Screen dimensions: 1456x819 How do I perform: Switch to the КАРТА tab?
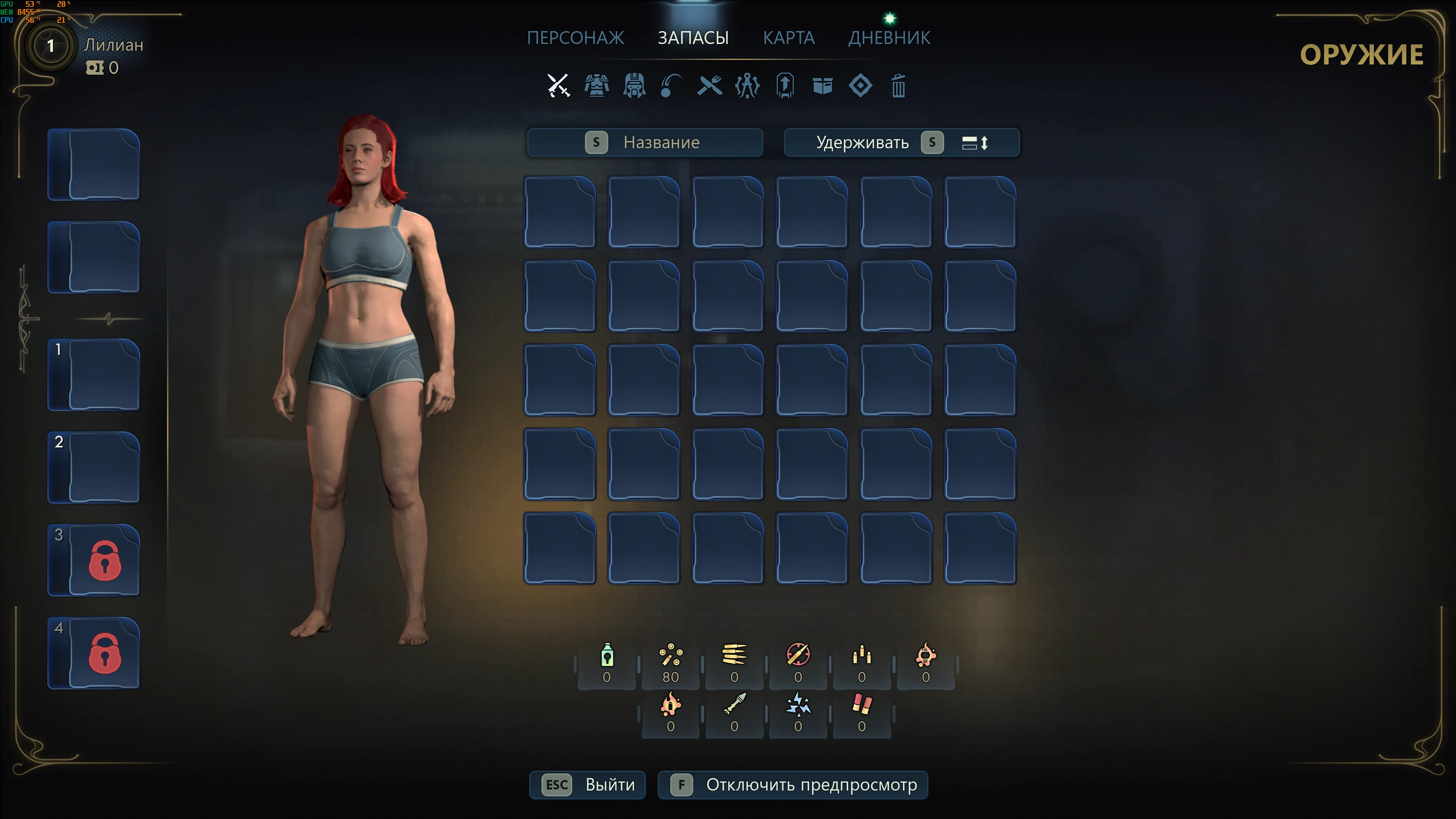click(x=789, y=38)
